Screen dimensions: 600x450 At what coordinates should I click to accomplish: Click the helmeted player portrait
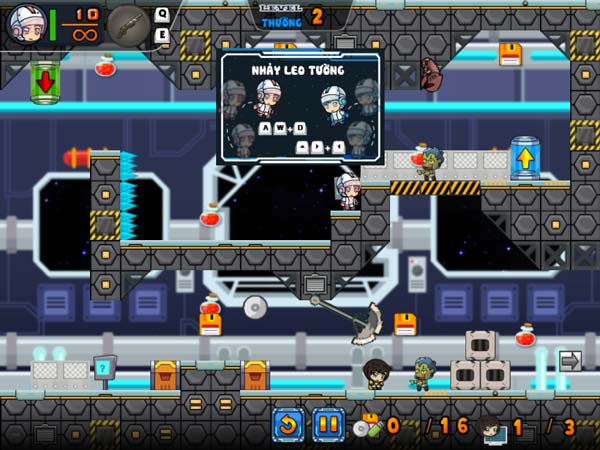24,24
